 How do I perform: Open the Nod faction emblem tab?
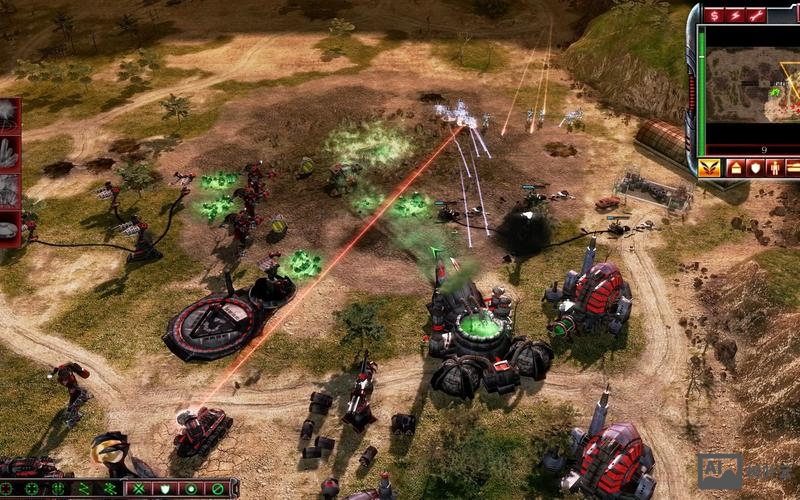[709, 167]
